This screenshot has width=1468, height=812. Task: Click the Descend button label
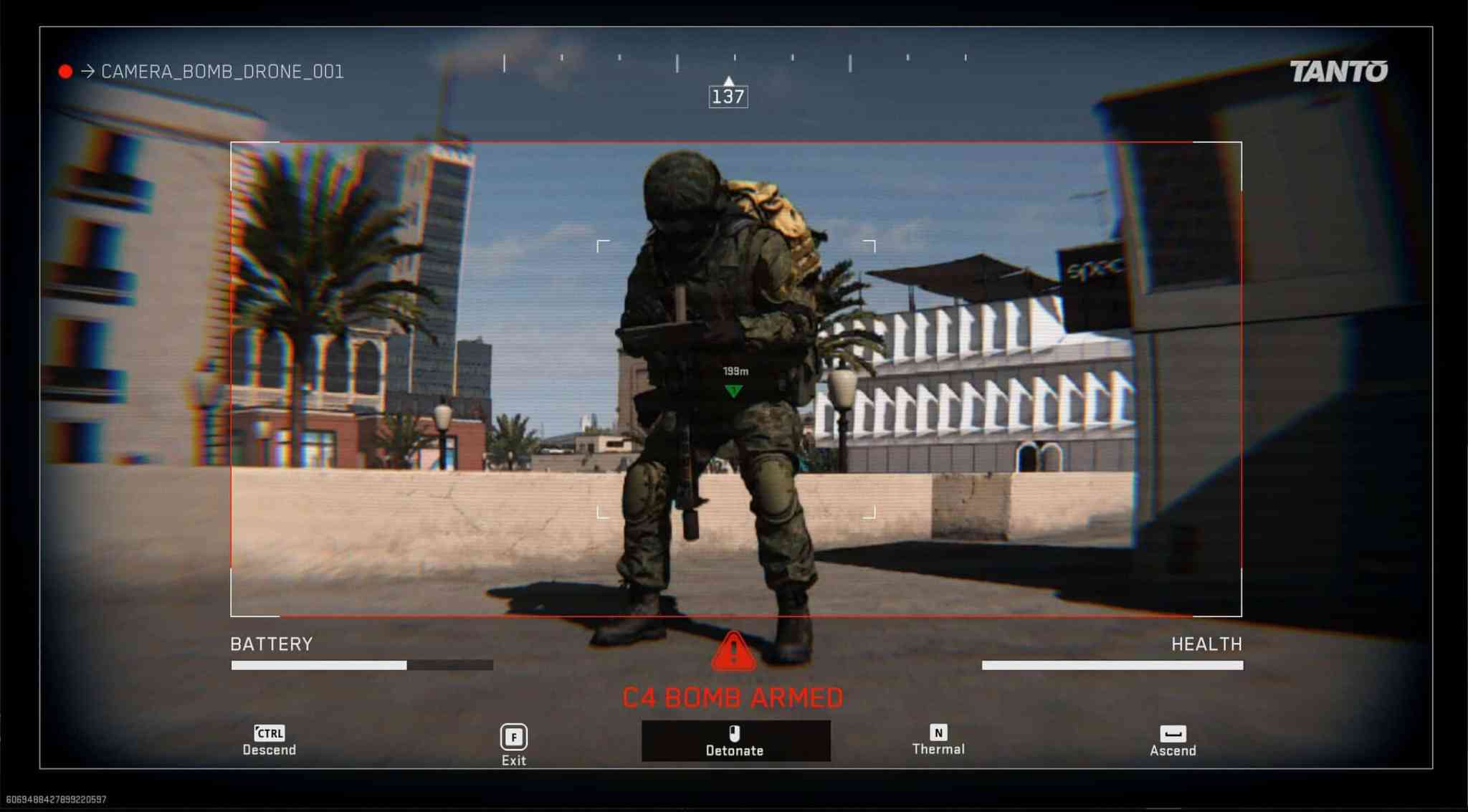click(270, 750)
